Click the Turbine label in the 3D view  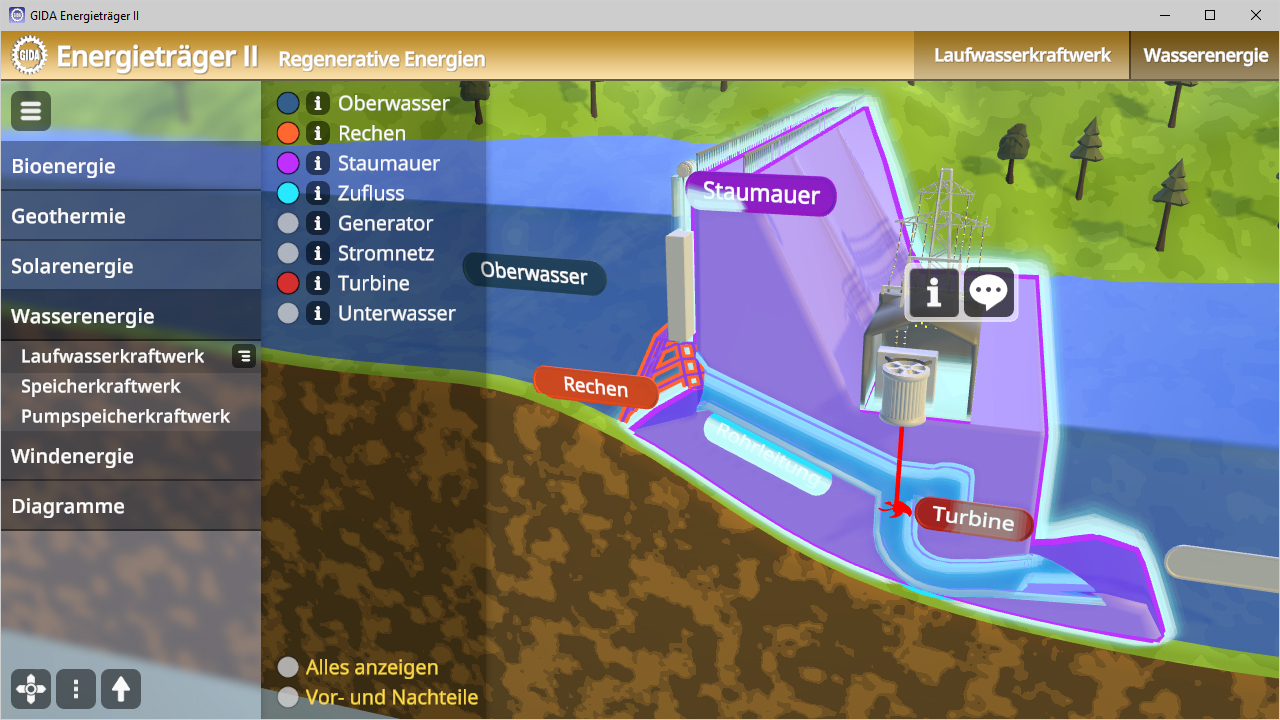(973, 519)
